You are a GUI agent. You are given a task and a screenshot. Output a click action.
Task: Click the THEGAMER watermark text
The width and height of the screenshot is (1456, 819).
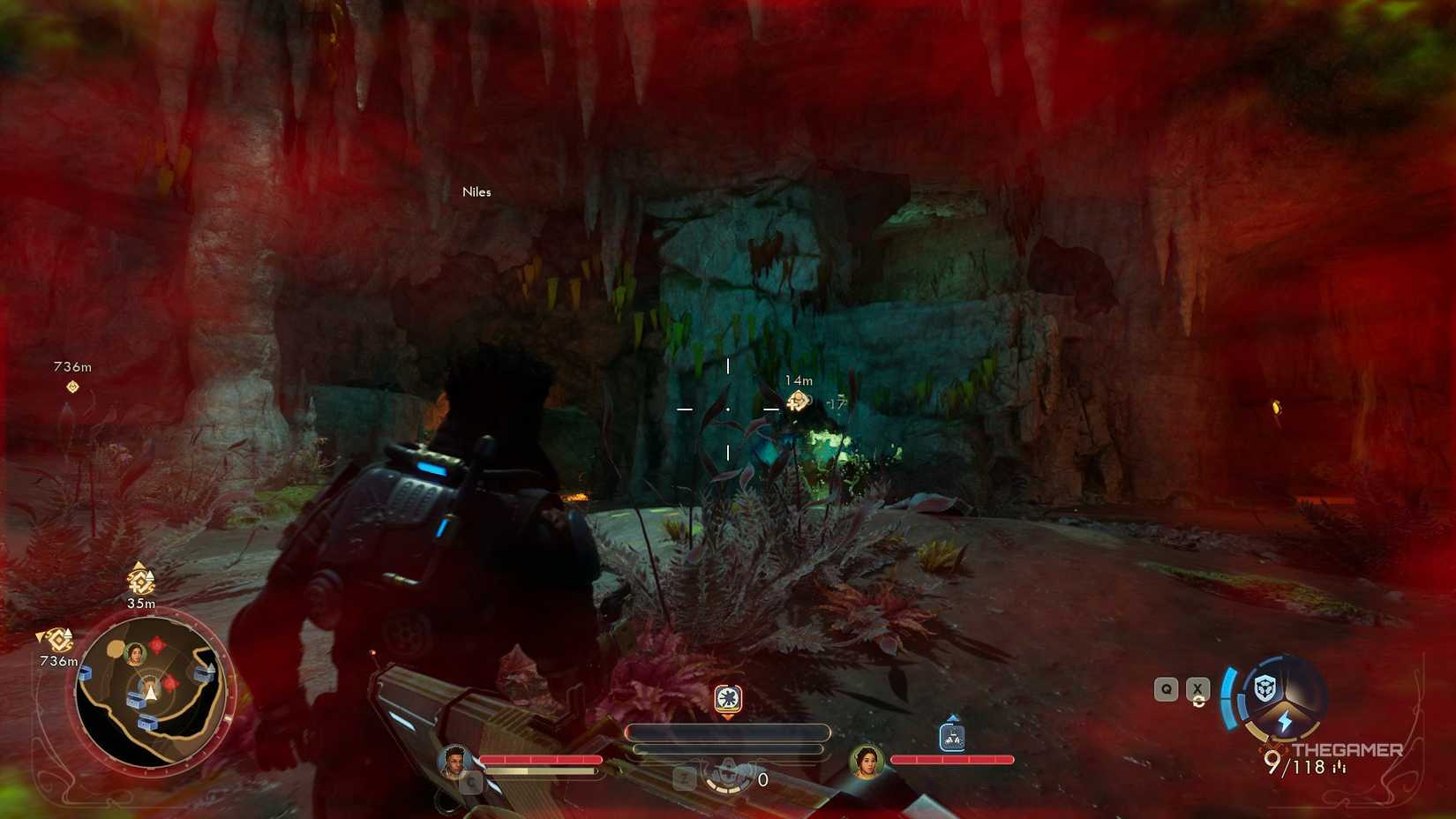(x=1347, y=750)
